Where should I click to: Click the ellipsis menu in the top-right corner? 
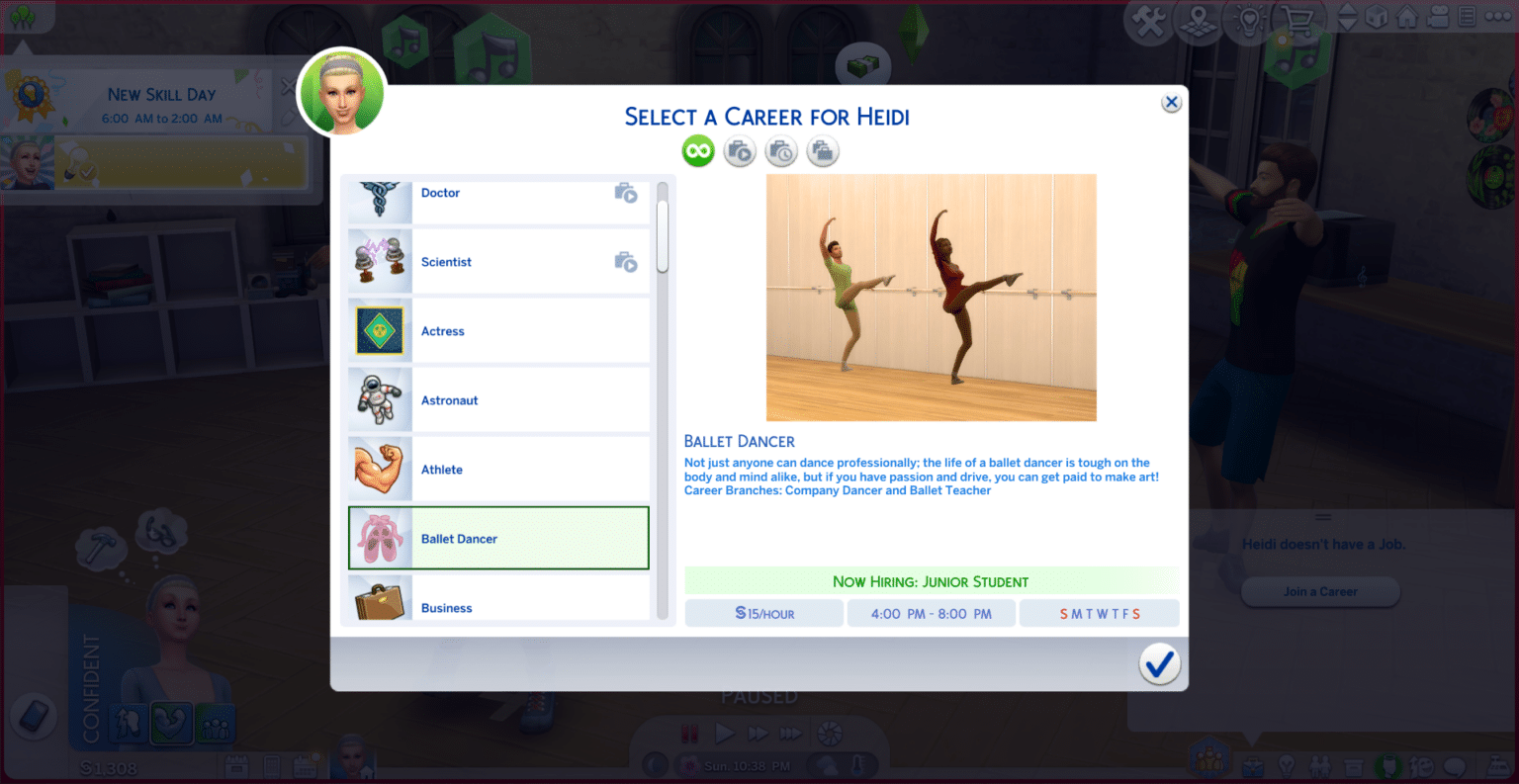click(1496, 16)
